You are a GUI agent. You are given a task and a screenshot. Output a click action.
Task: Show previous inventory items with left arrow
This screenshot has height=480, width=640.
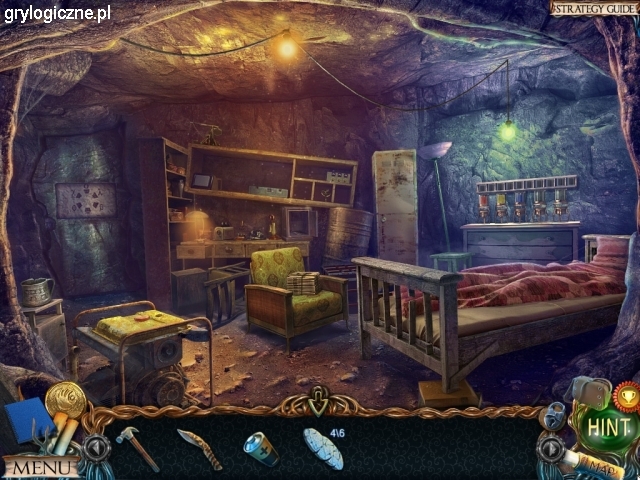coord(97,447)
